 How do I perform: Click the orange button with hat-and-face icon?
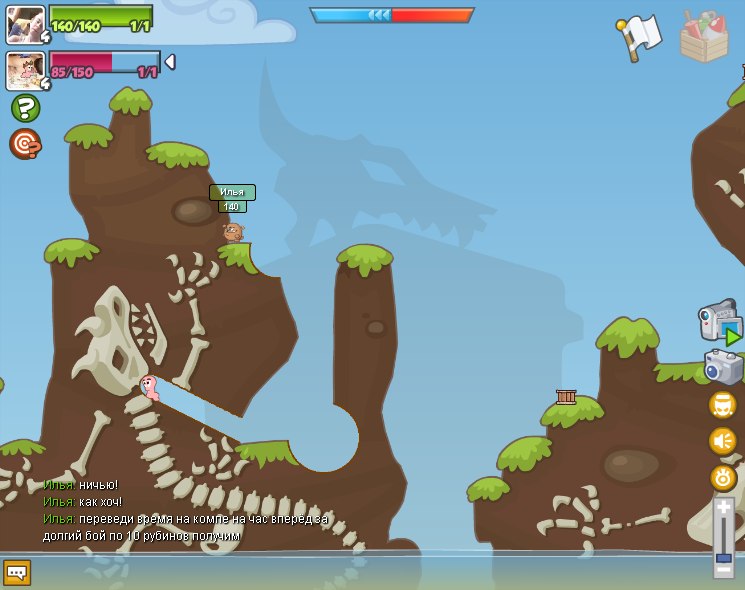pos(722,405)
